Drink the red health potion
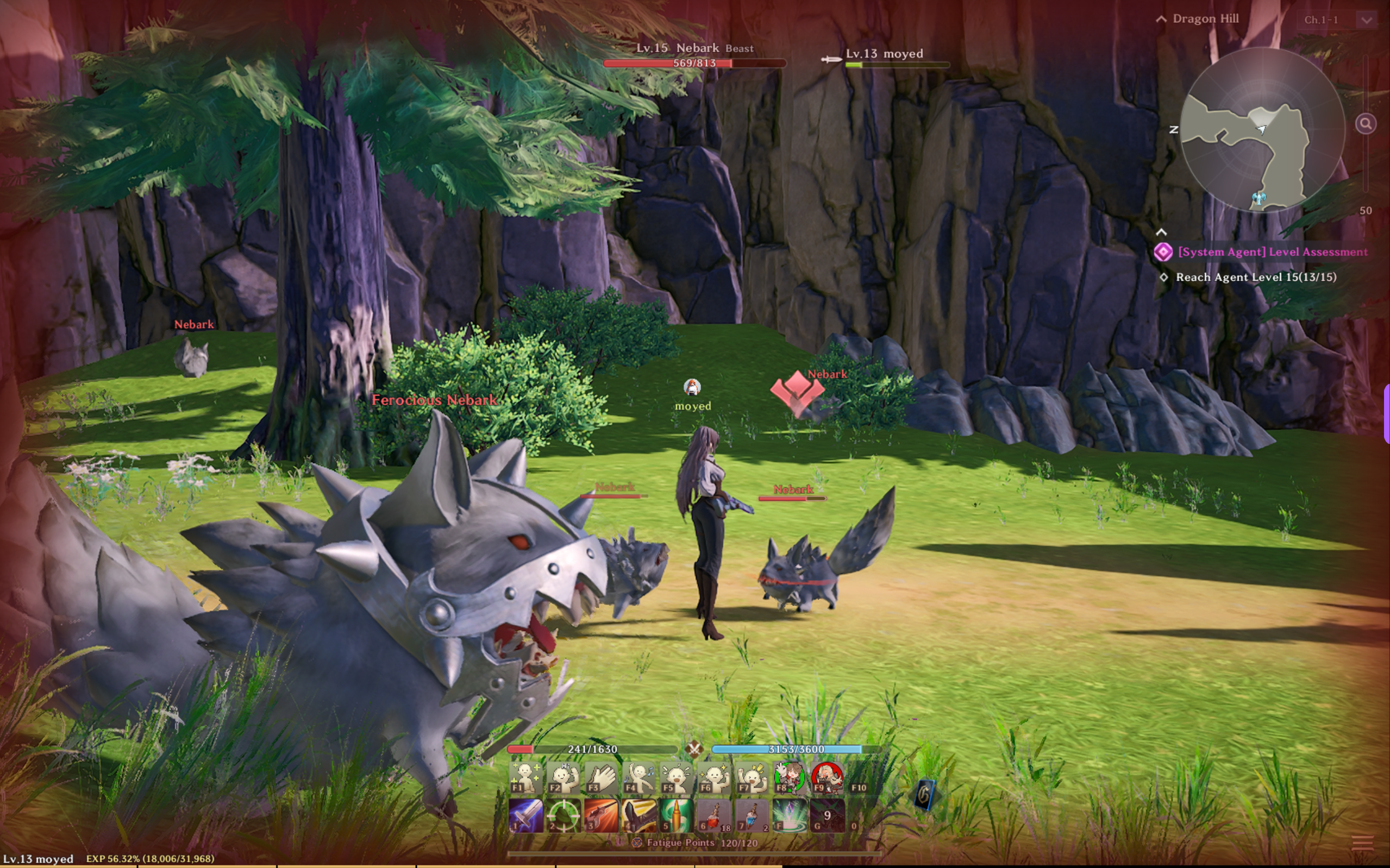Image resolution: width=1390 pixels, height=868 pixels. [713, 815]
